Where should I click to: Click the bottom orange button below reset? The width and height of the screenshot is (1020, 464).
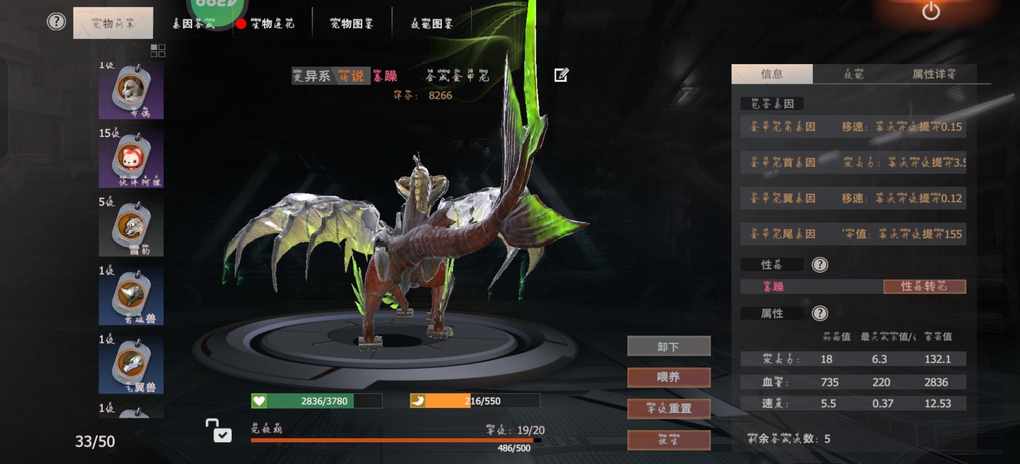(x=669, y=439)
